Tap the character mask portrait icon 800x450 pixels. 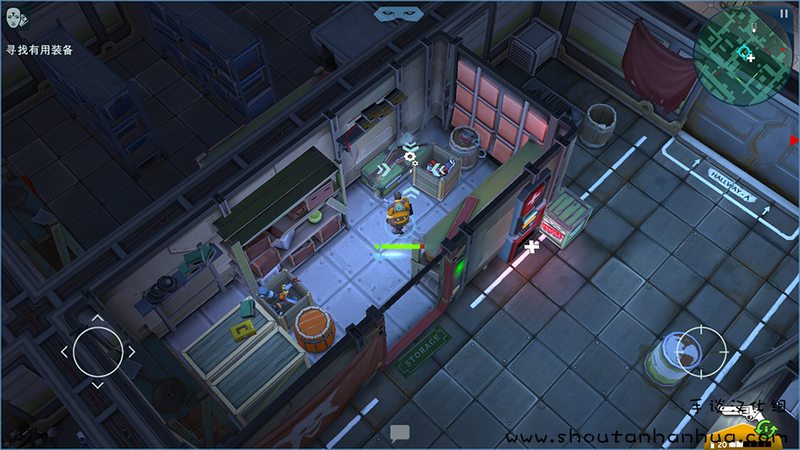coord(15,20)
